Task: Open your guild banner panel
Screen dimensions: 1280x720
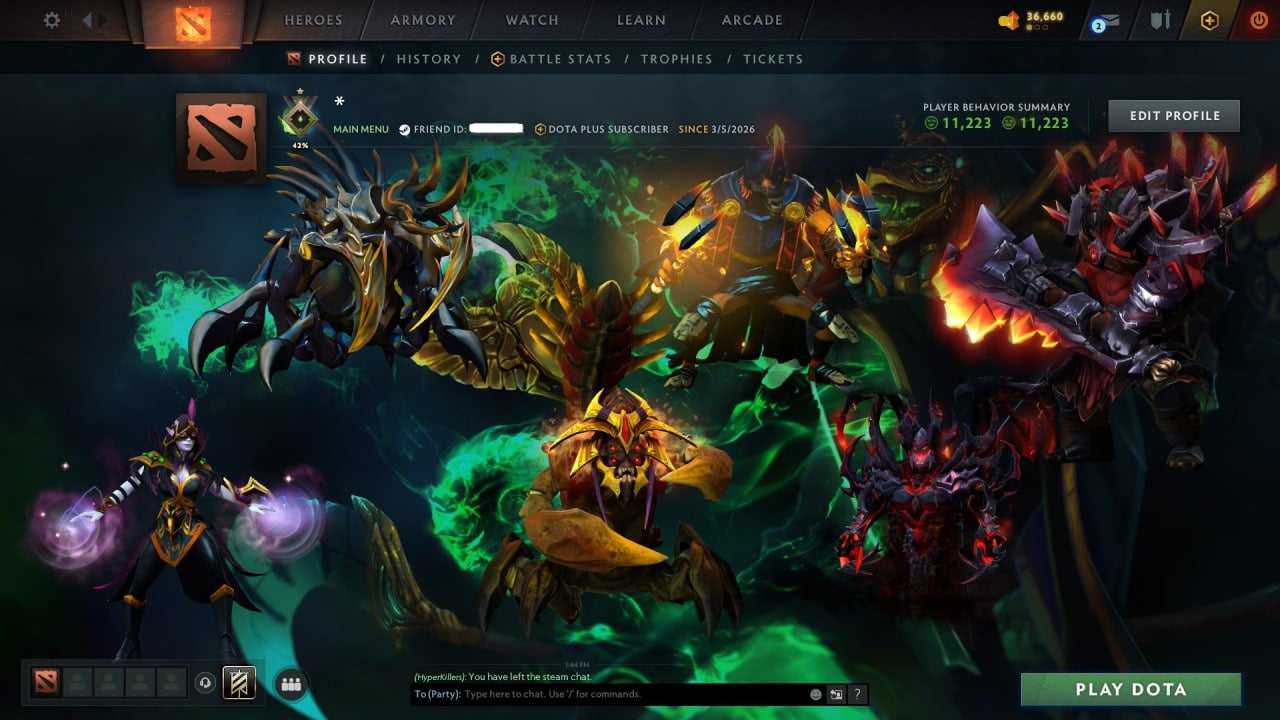Action: pos(238,682)
